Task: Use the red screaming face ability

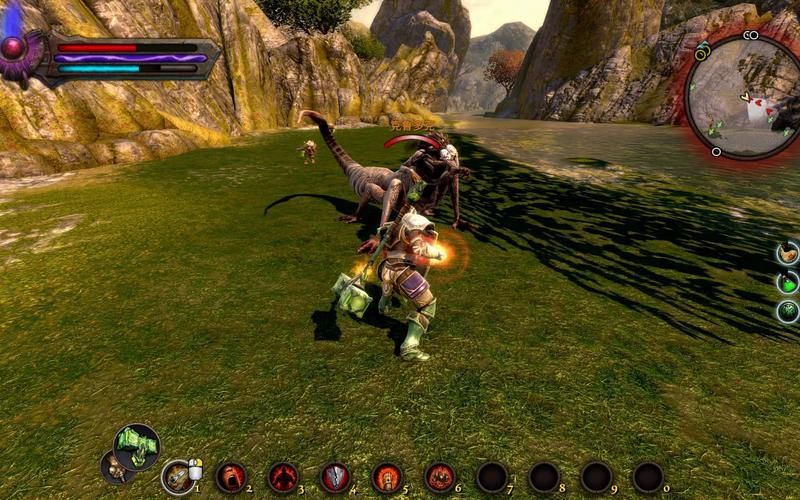Action: click(x=231, y=477)
